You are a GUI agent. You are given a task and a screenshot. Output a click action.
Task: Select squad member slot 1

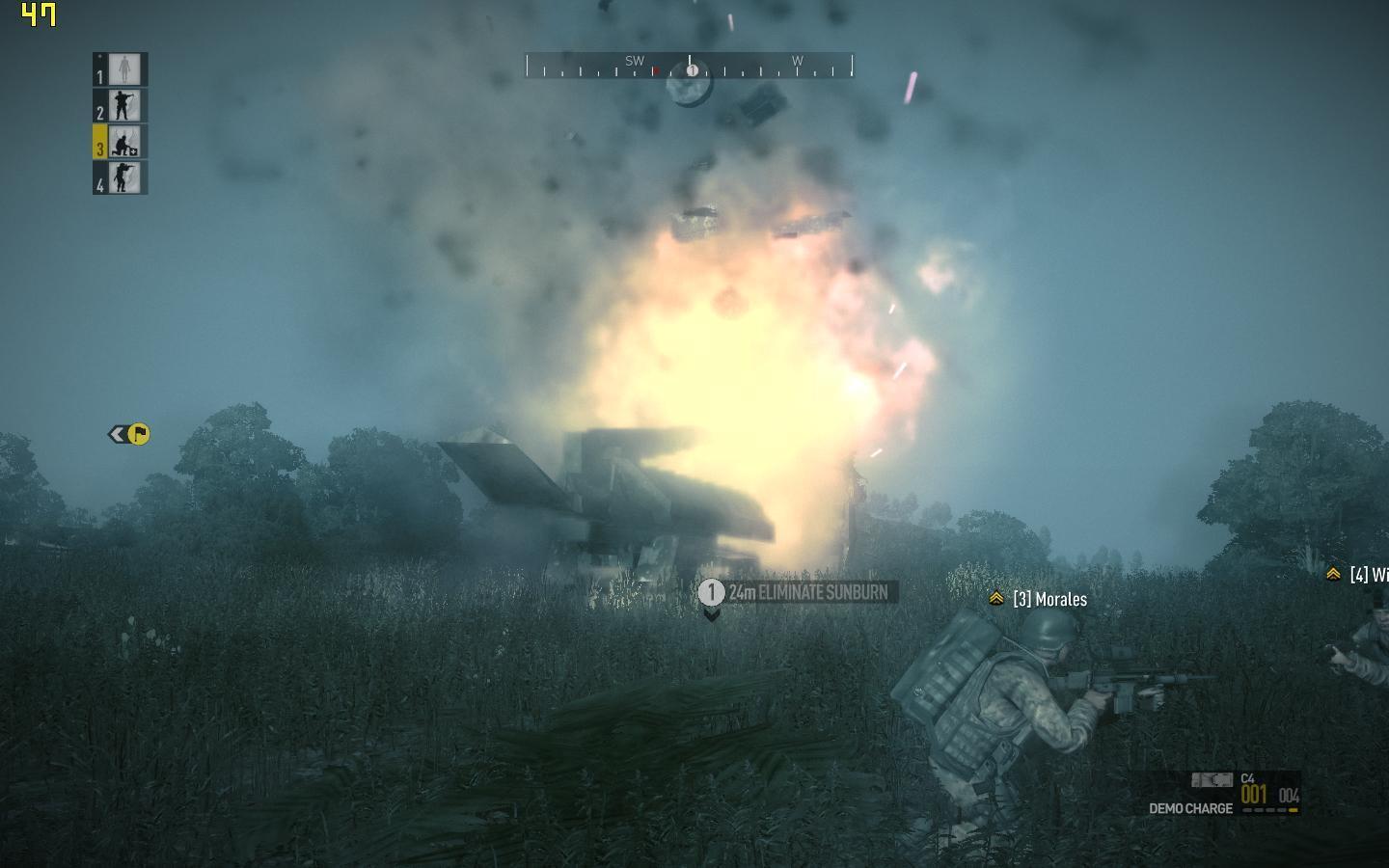click(x=121, y=69)
